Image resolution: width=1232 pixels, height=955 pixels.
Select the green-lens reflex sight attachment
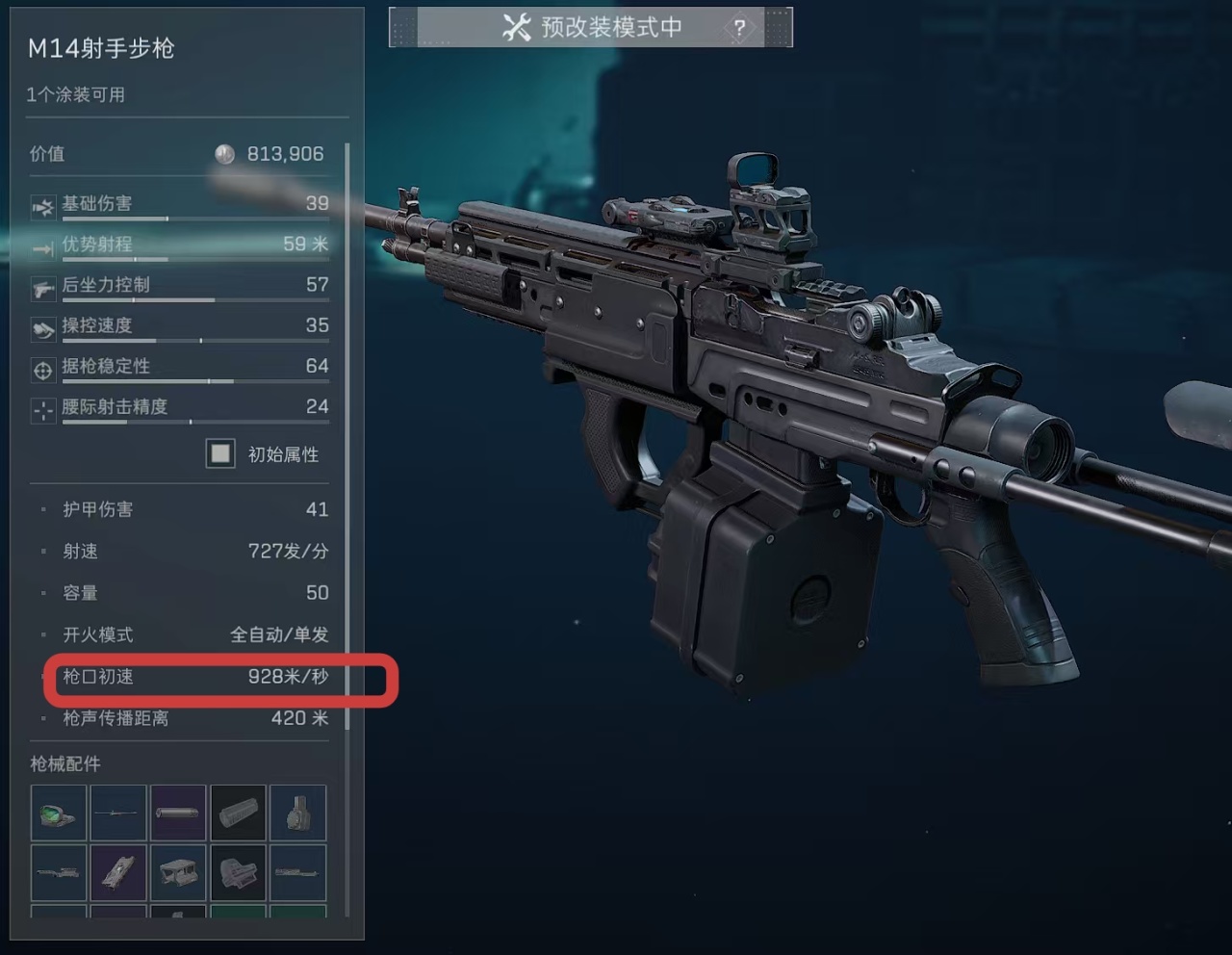tap(58, 813)
